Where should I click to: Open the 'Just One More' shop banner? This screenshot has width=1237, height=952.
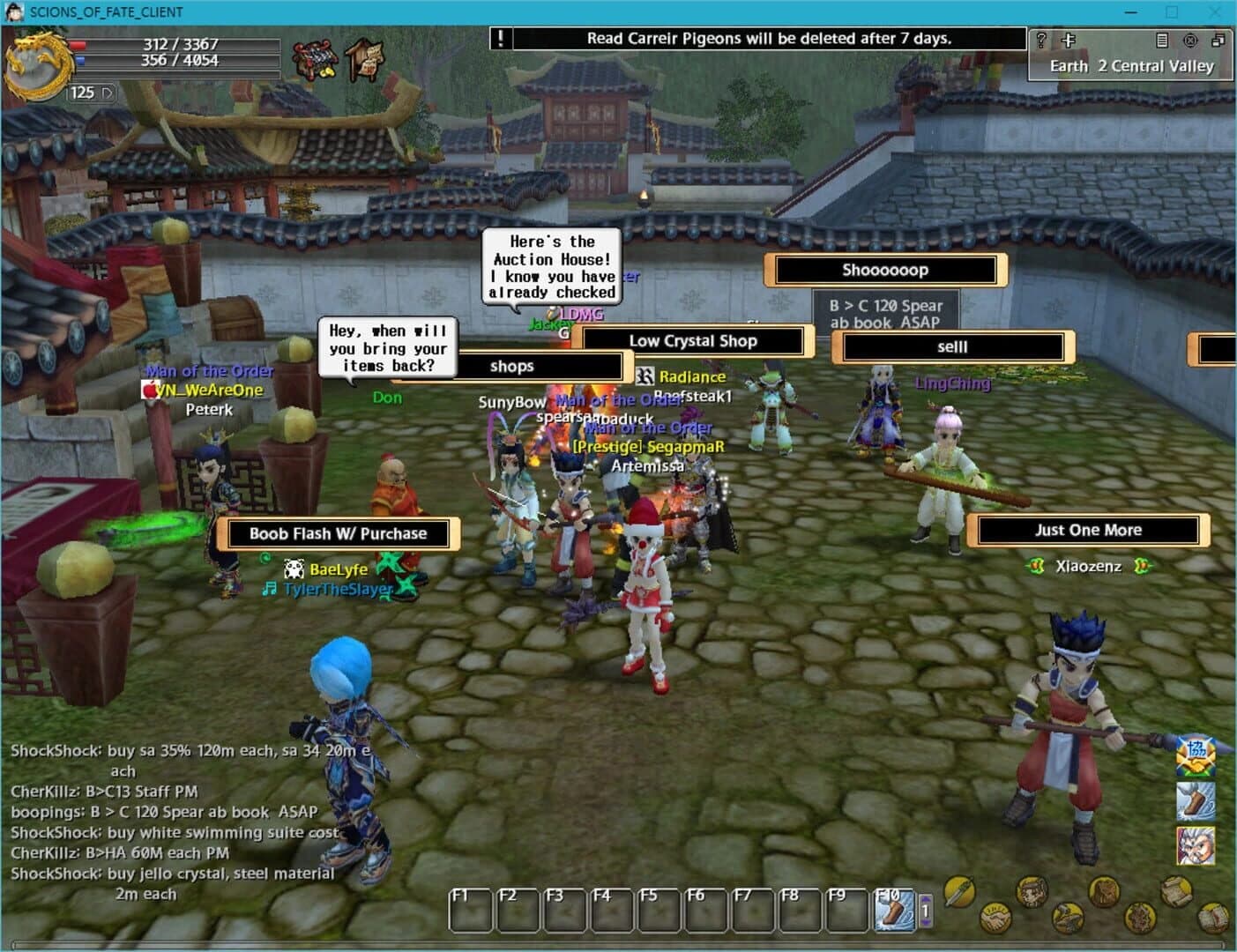tap(1088, 530)
